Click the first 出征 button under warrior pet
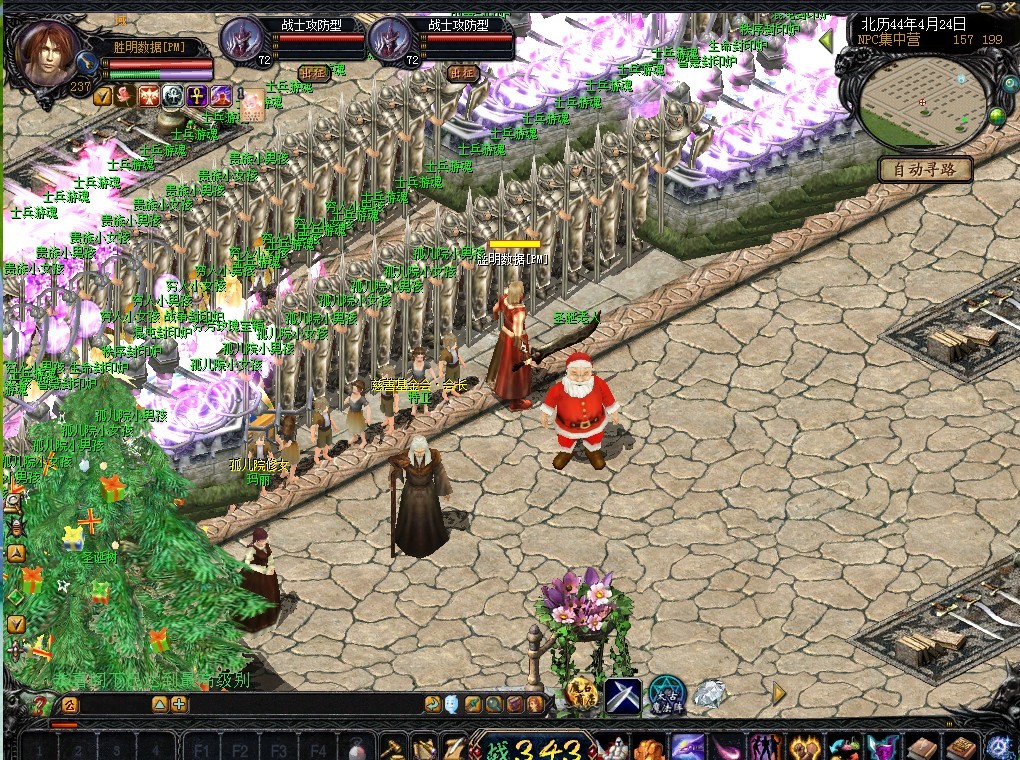The width and height of the screenshot is (1020, 760). 313,73
